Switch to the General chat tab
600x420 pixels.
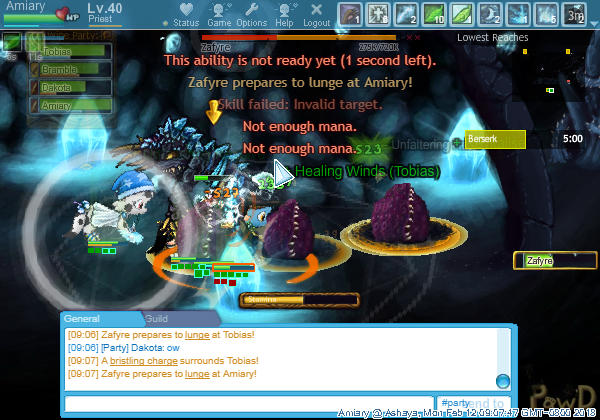click(87, 318)
